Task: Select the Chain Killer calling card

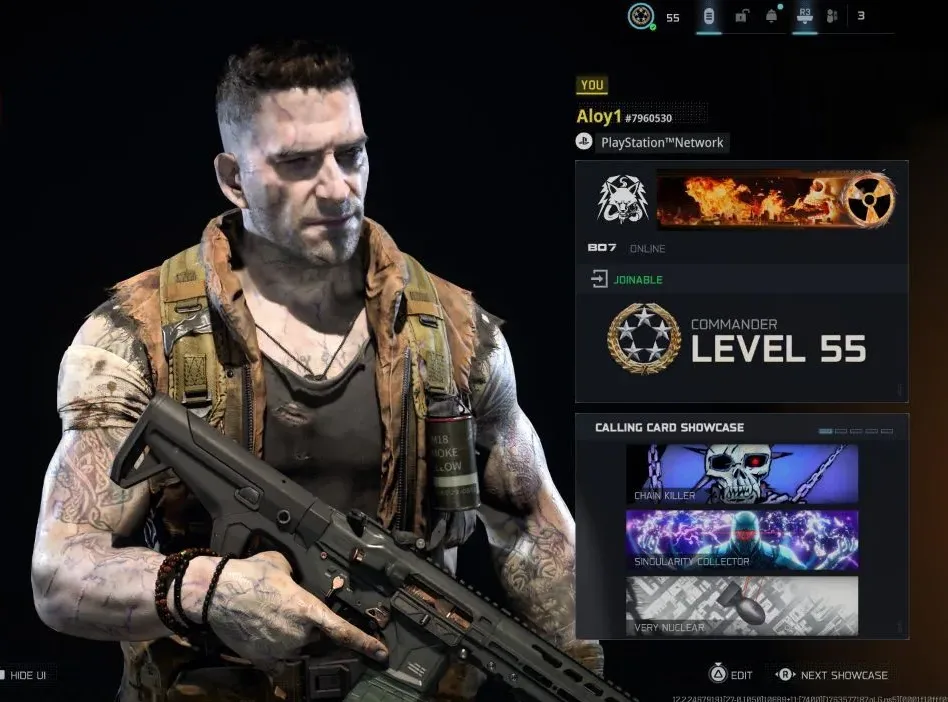Action: (x=741, y=474)
